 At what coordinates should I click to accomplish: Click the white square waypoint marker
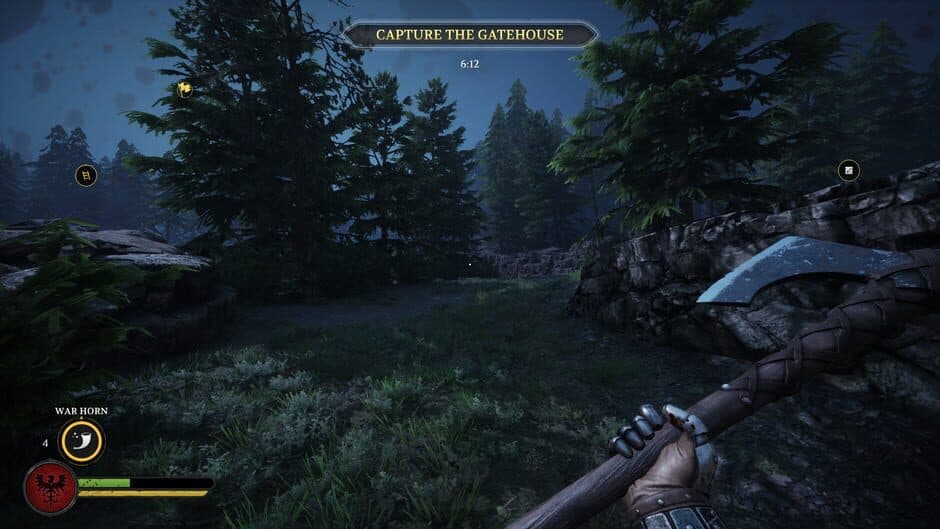(x=848, y=171)
